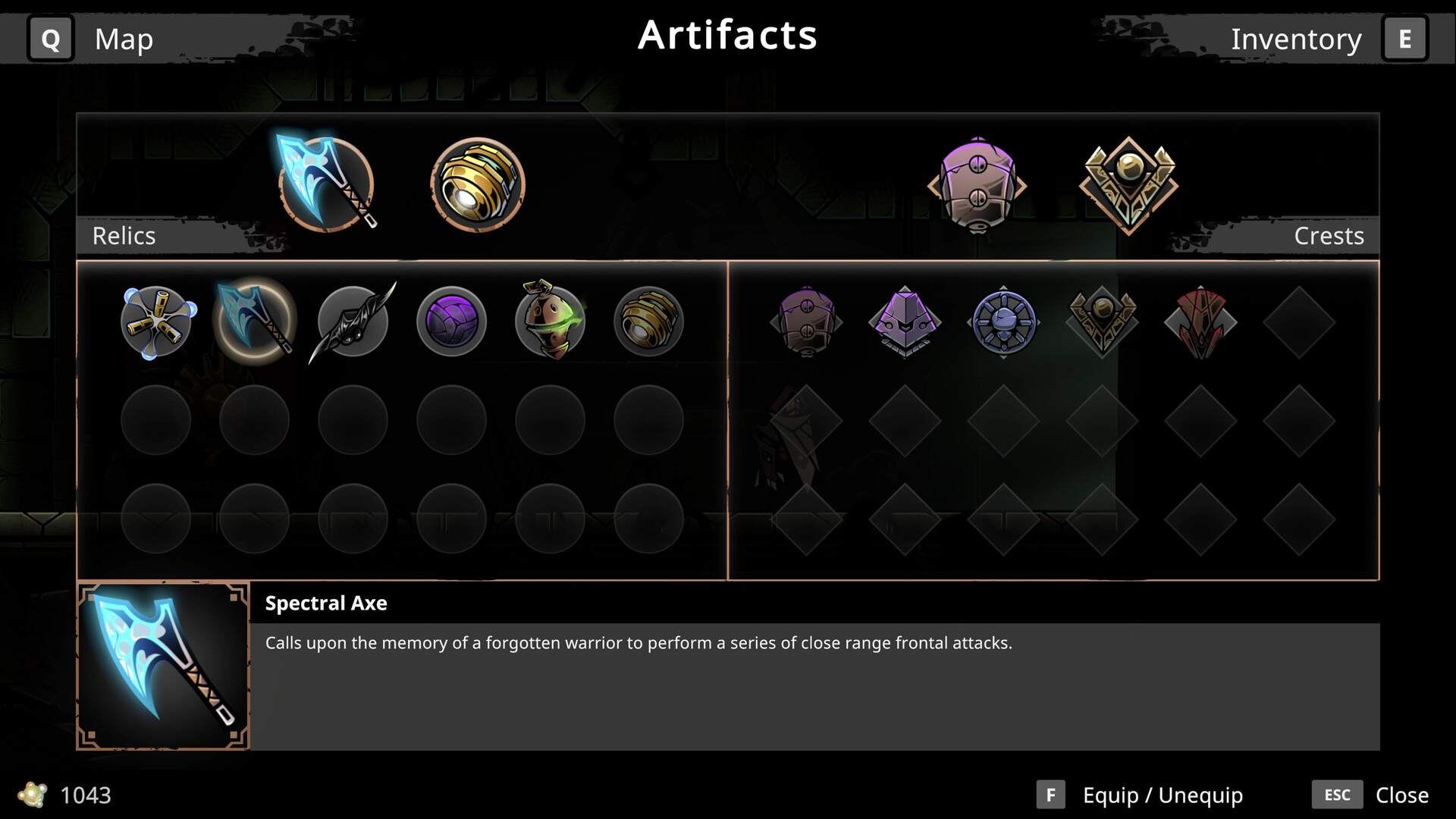Click the equipped golden lantern relic at top
1456x819 pixels.
478,182
